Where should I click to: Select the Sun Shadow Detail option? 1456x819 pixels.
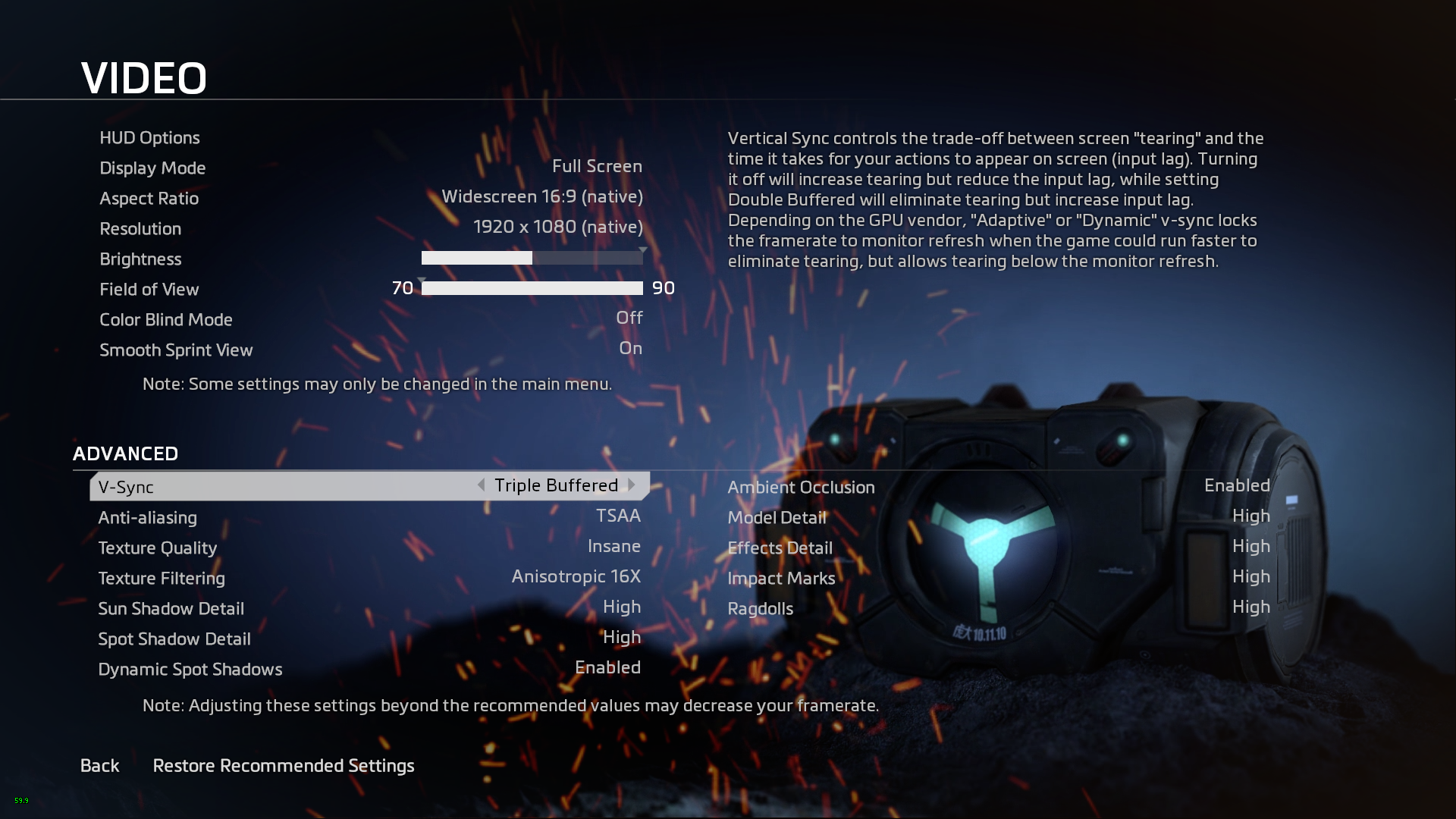[171, 608]
